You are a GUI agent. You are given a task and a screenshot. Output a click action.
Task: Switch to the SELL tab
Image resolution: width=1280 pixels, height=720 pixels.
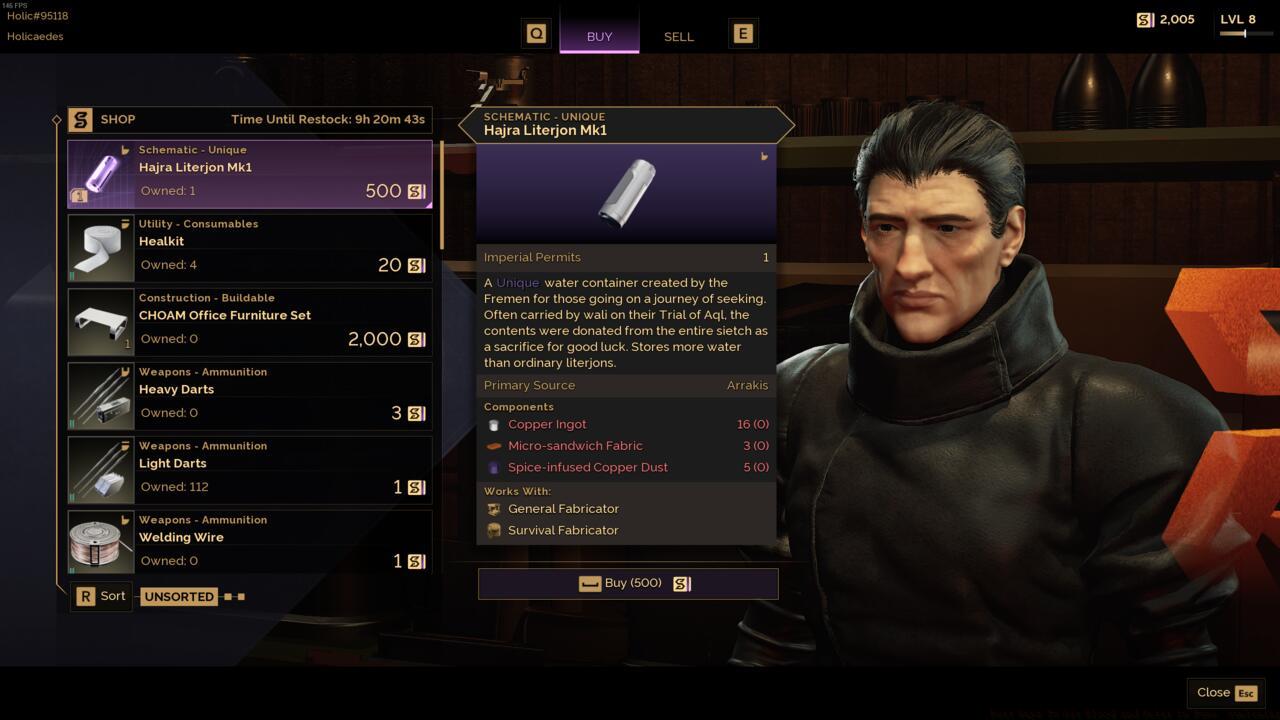click(678, 36)
